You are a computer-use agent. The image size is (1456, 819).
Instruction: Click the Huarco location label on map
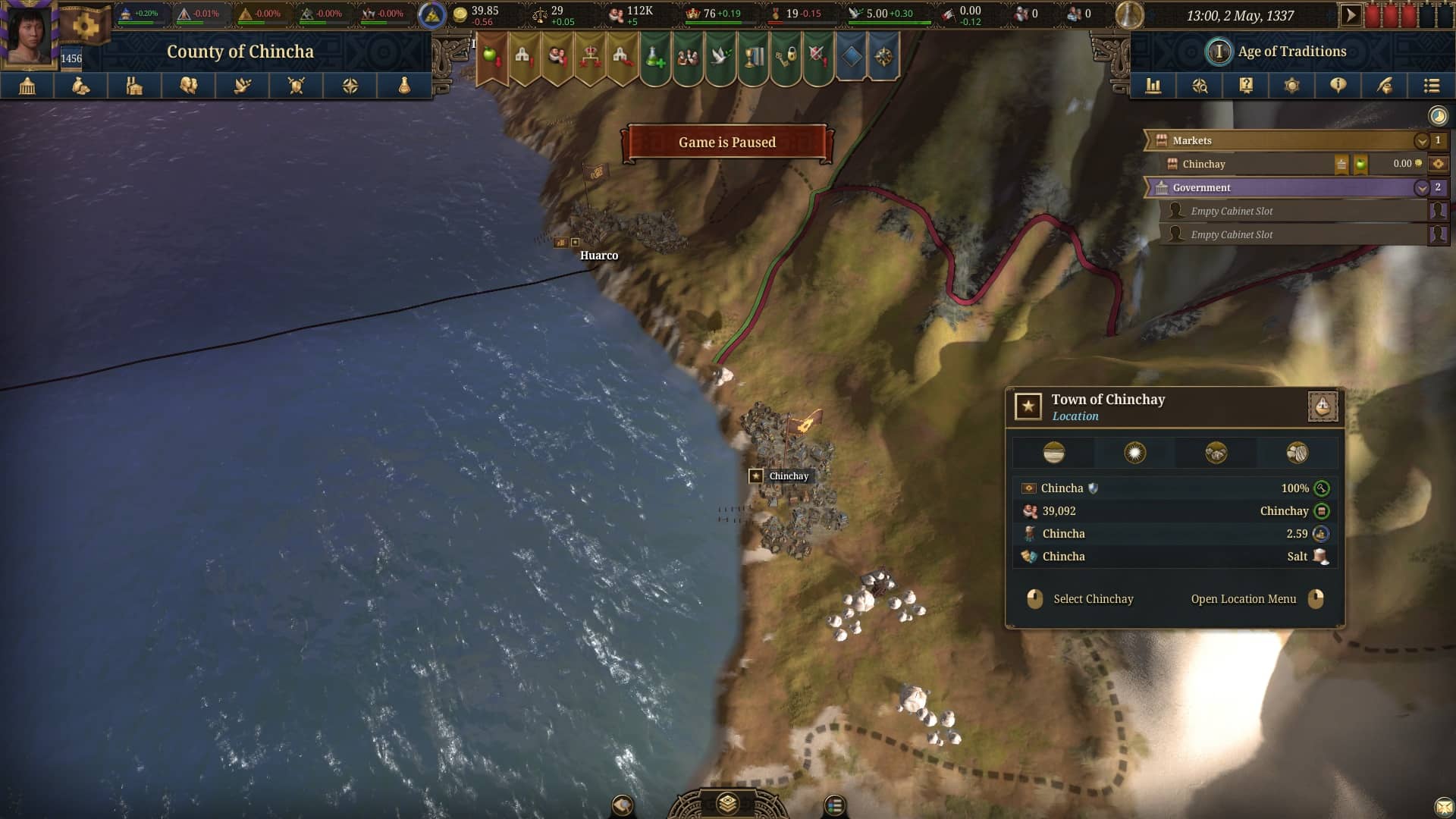tap(598, 256)
